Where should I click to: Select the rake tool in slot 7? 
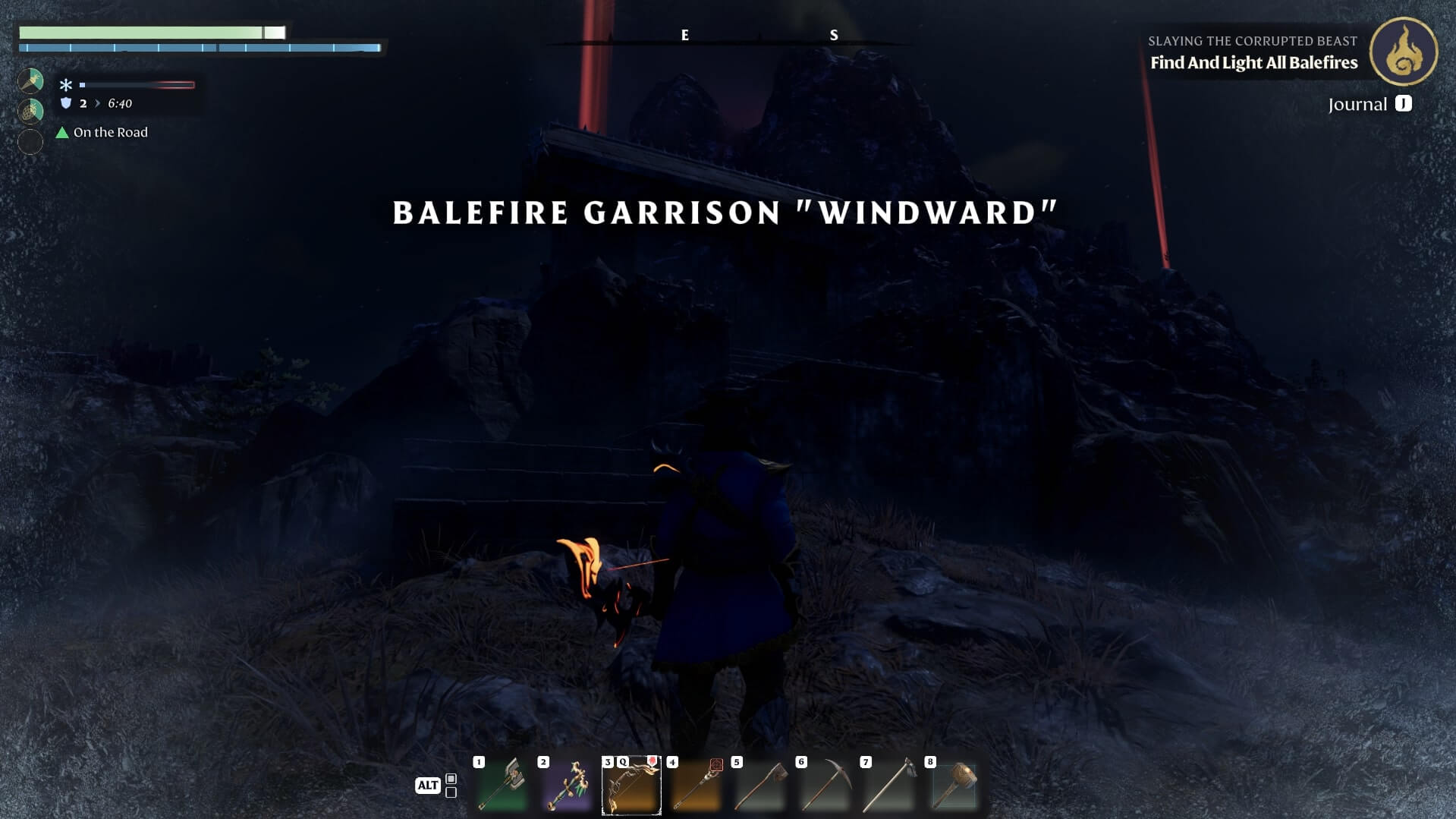pyautogui.click(x=889, y=785)
